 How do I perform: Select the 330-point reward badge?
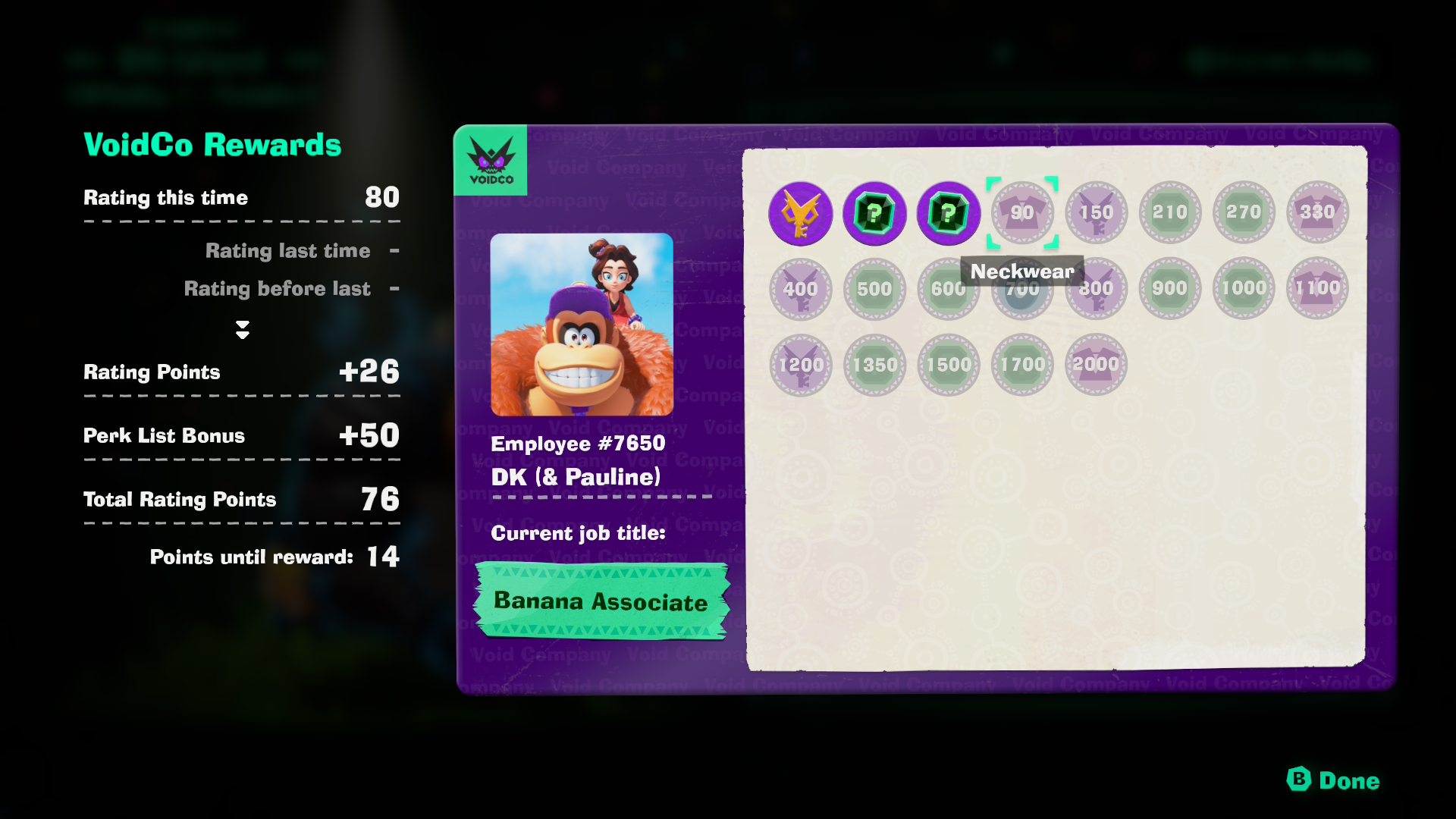coord(1317,213)
